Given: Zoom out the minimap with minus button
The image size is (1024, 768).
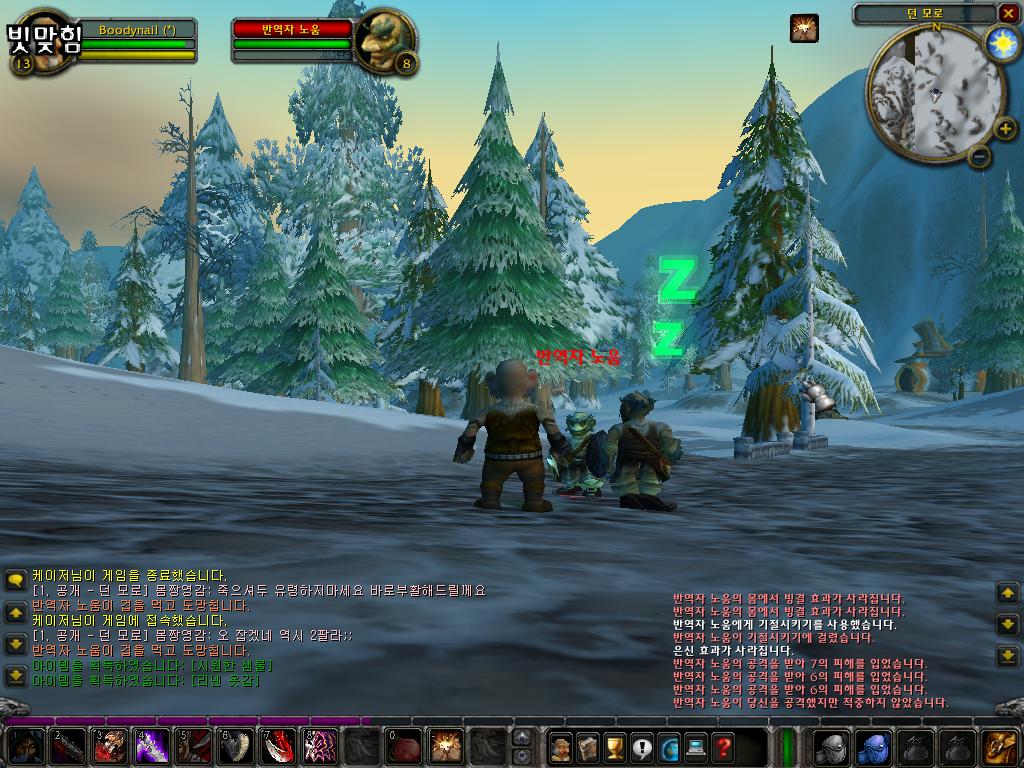Looking at the screenshot, I should click(x=980, y=156).
